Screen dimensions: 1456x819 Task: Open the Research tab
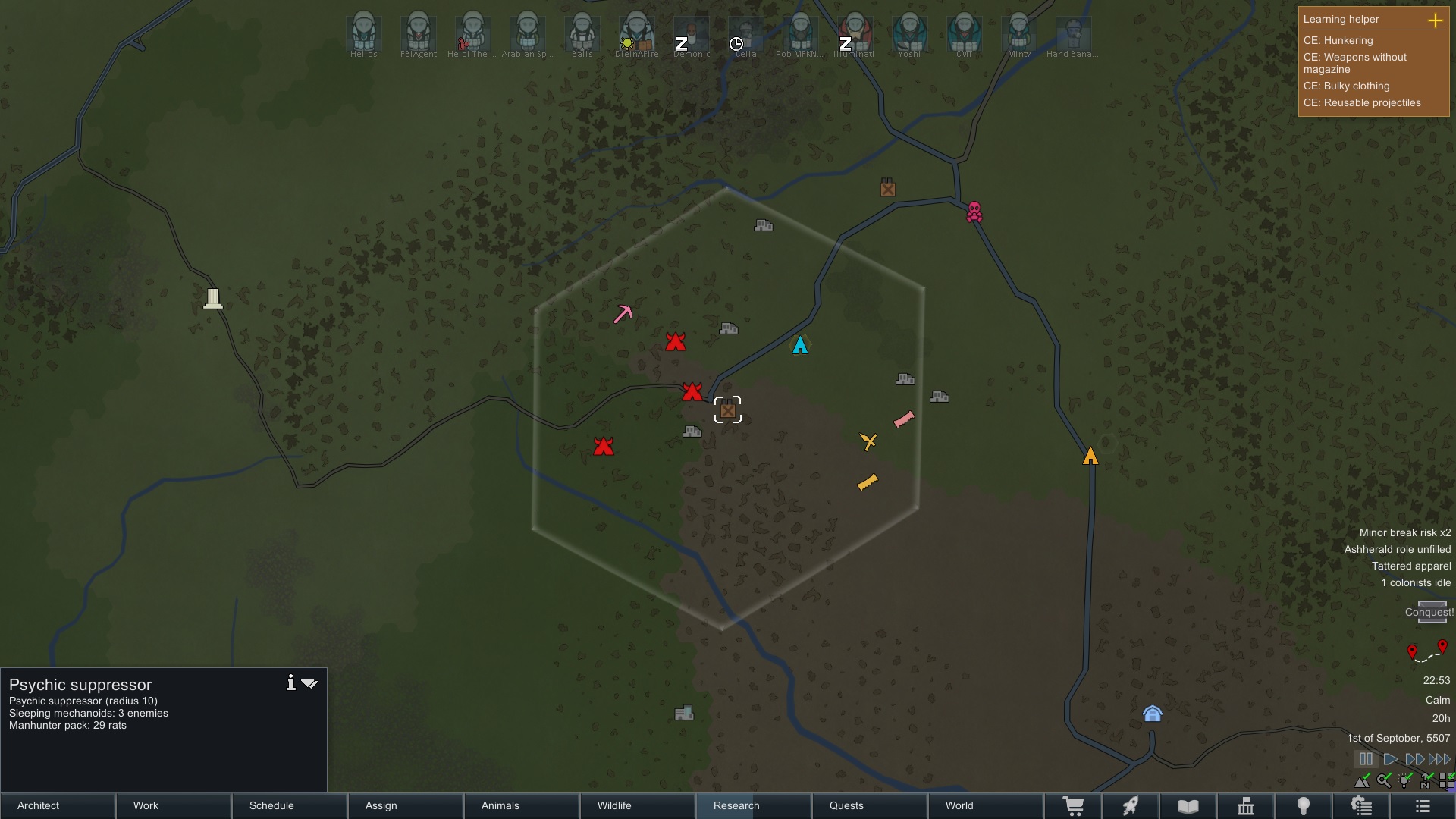click(x=753, y=805)
